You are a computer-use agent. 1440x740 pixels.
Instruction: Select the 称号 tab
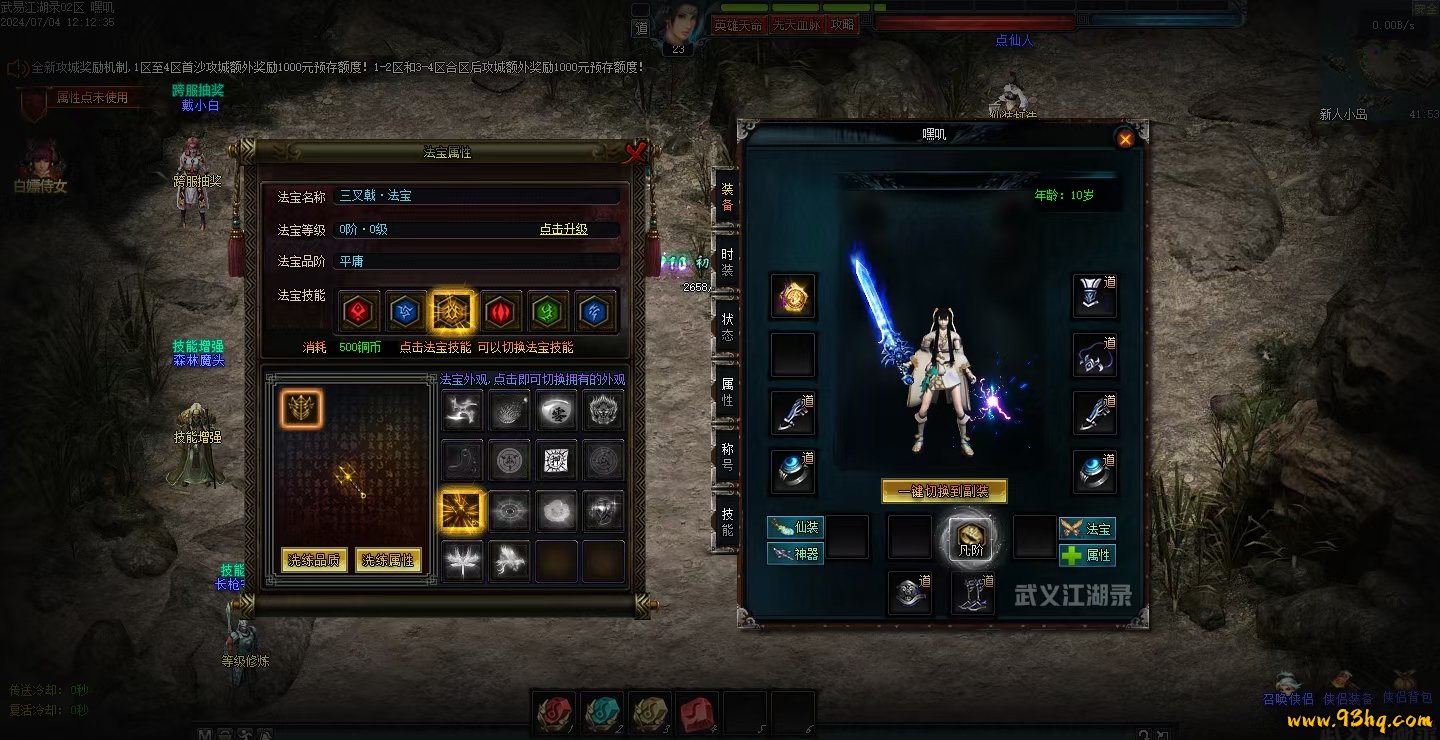[727, 456]
